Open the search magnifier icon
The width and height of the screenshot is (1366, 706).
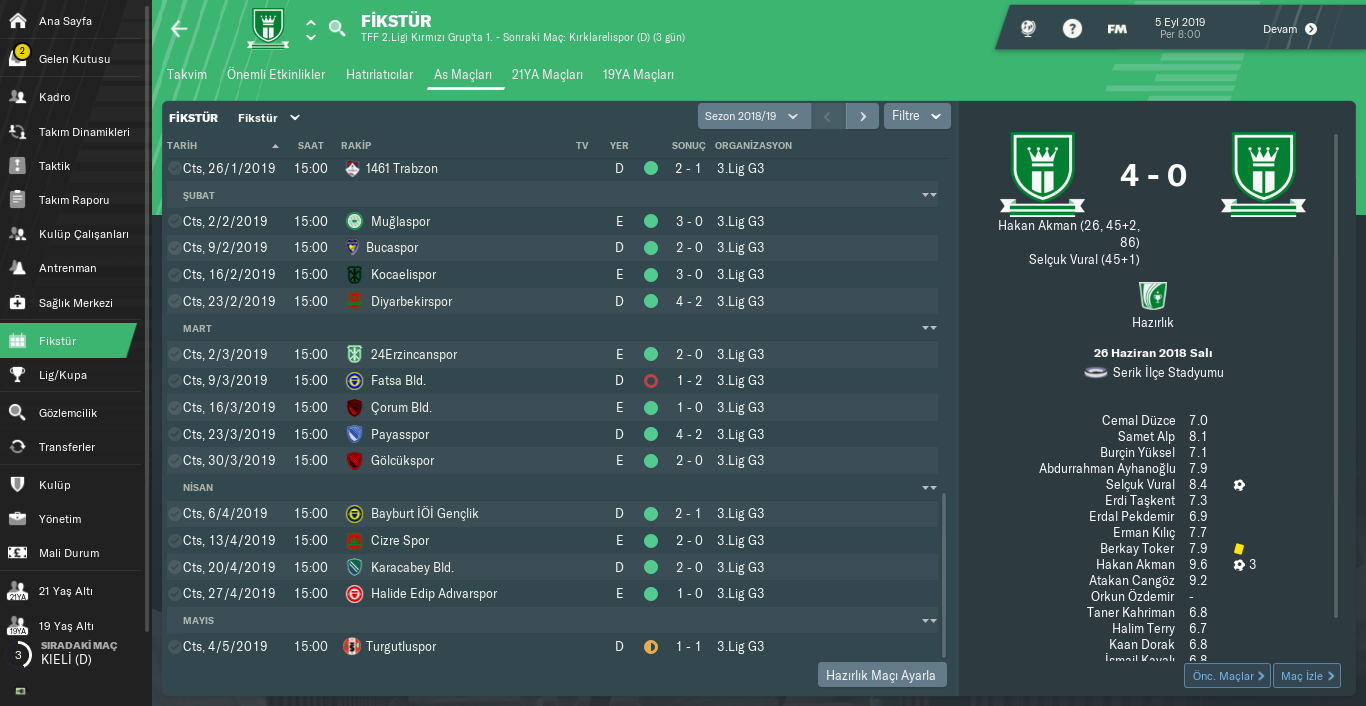pos(337,28)
